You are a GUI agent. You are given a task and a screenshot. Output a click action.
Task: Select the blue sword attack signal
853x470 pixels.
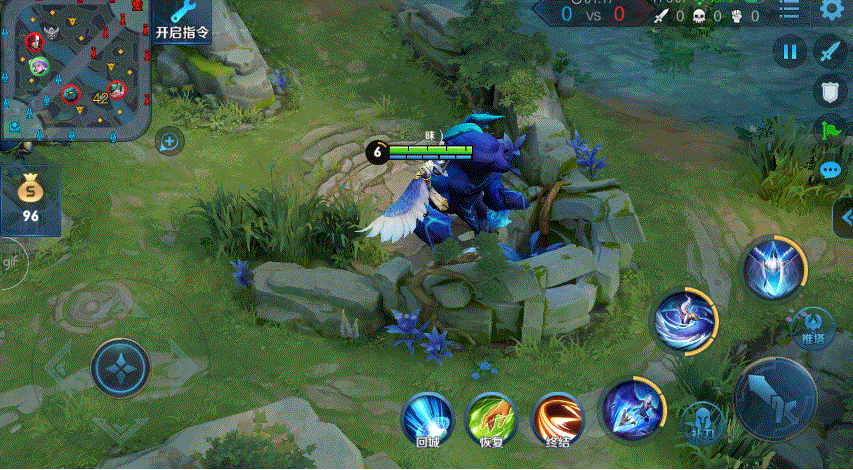click(829, 50)
